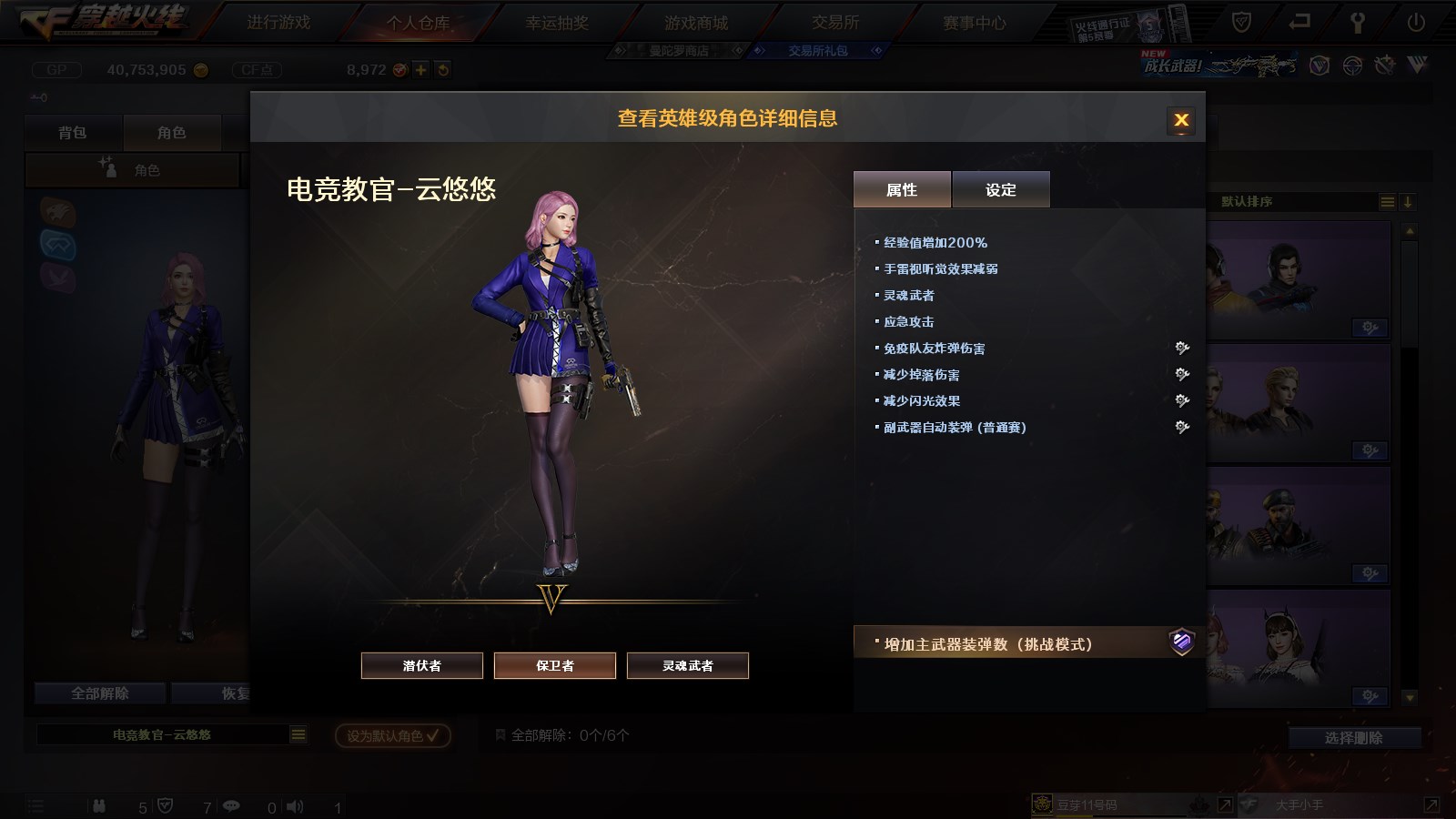Click the gear icon beside 减少闪光效果

click(x=1182, y=400)
